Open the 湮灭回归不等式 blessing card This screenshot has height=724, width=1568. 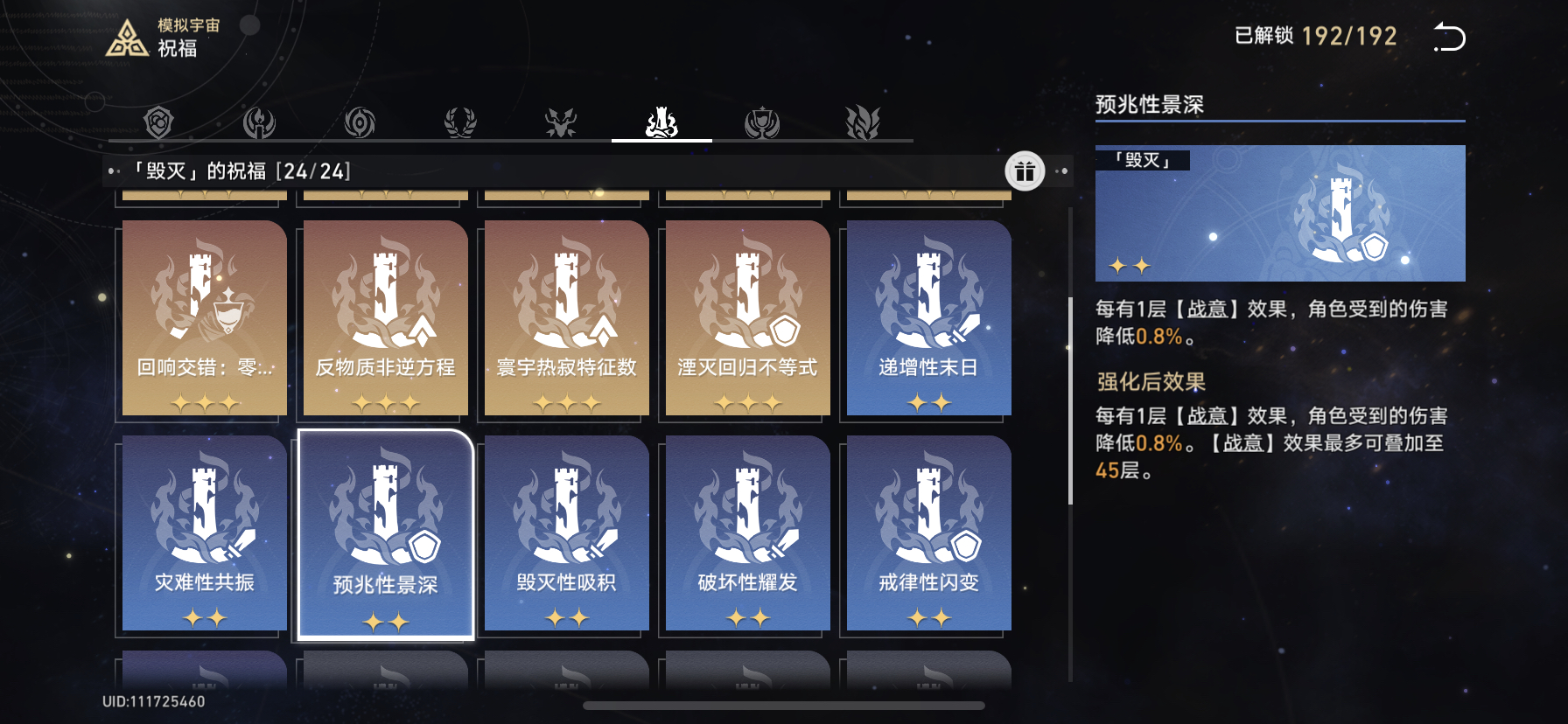[x=748, y=318]
